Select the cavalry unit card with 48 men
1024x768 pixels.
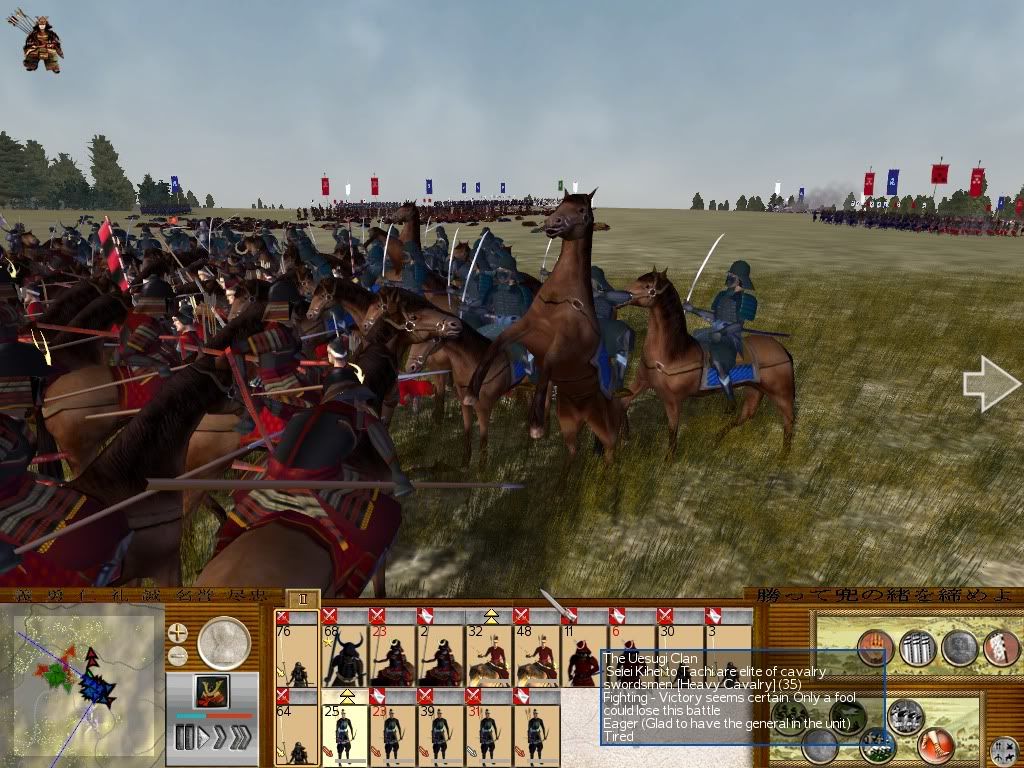[x=537, y=653]
